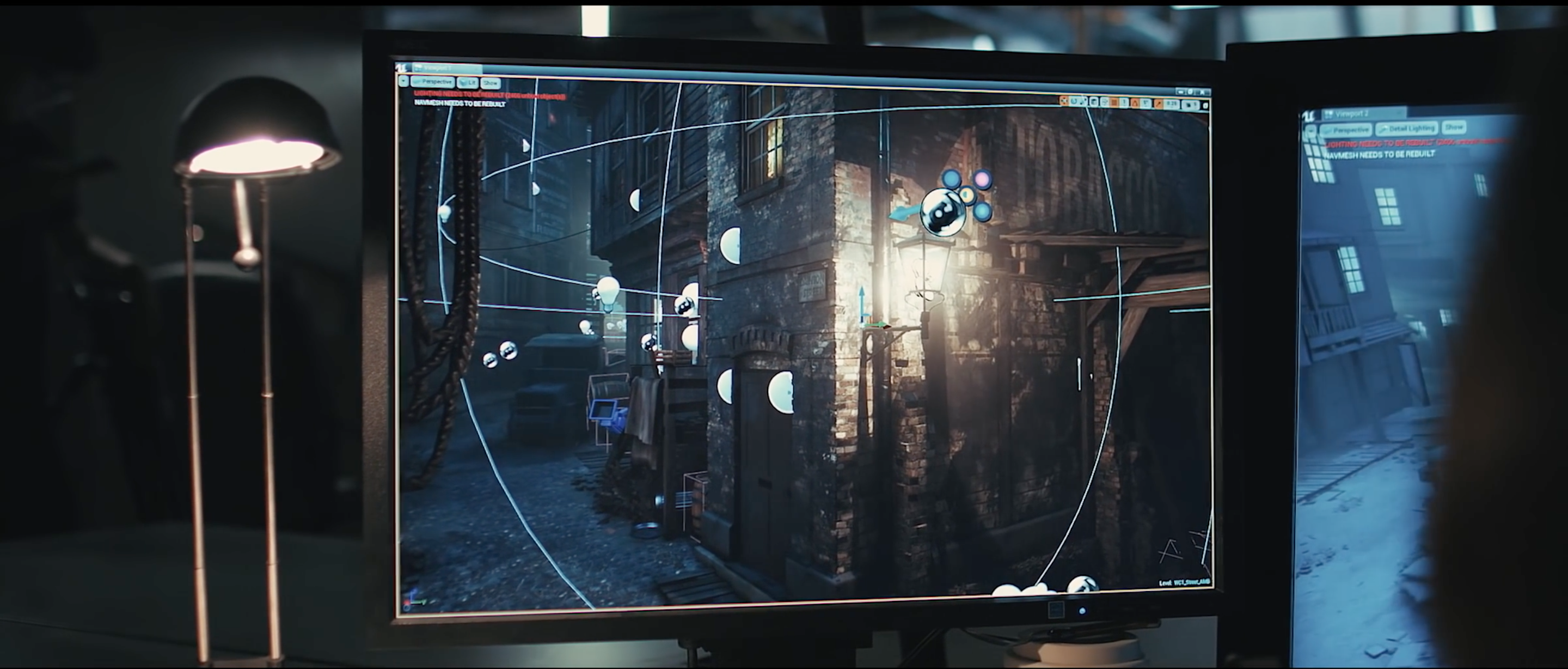
Task: Open the 0.25 scale snap value
Action: coord(1171,104)
